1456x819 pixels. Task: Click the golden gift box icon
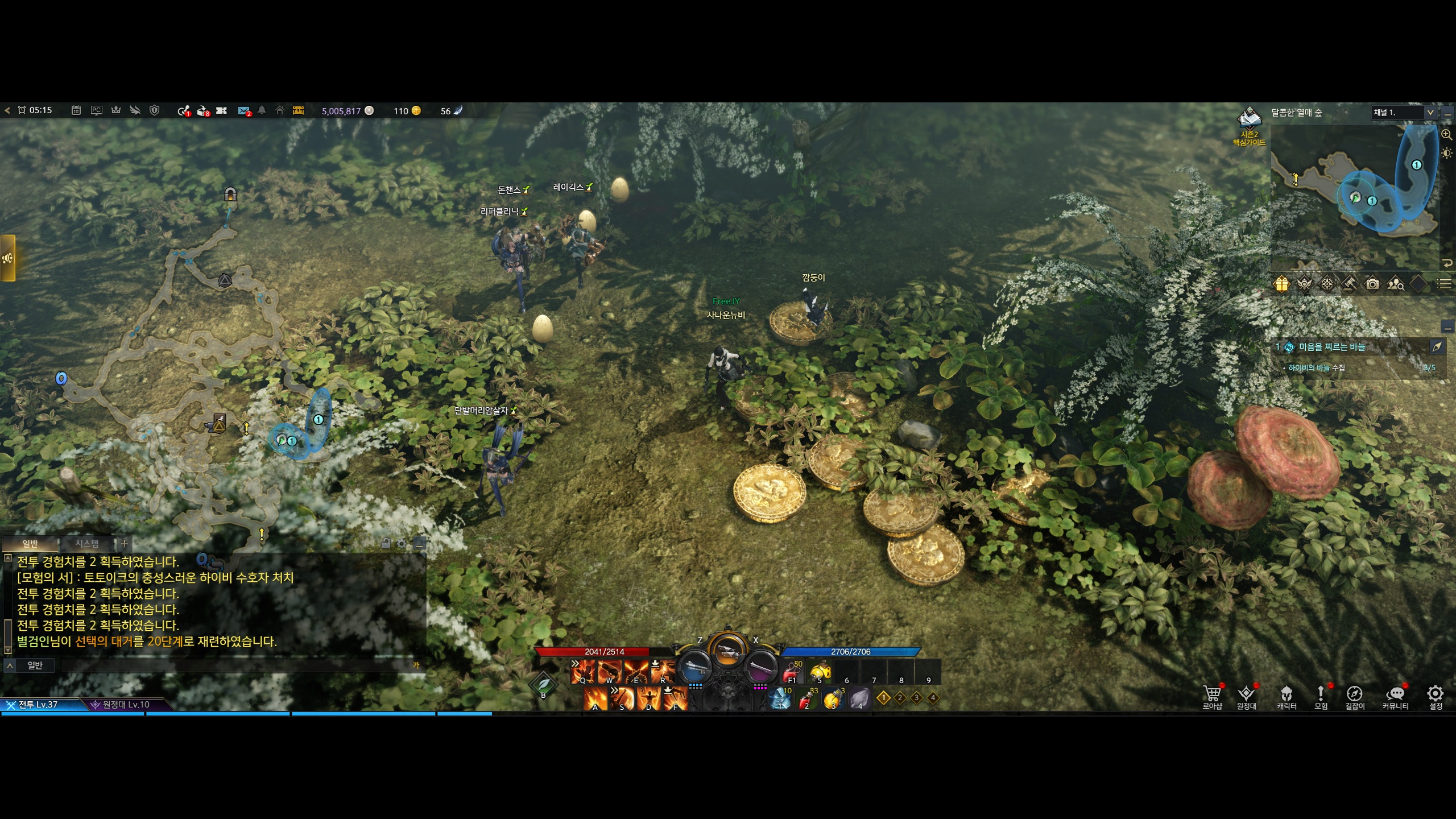tap(1281, 283)
